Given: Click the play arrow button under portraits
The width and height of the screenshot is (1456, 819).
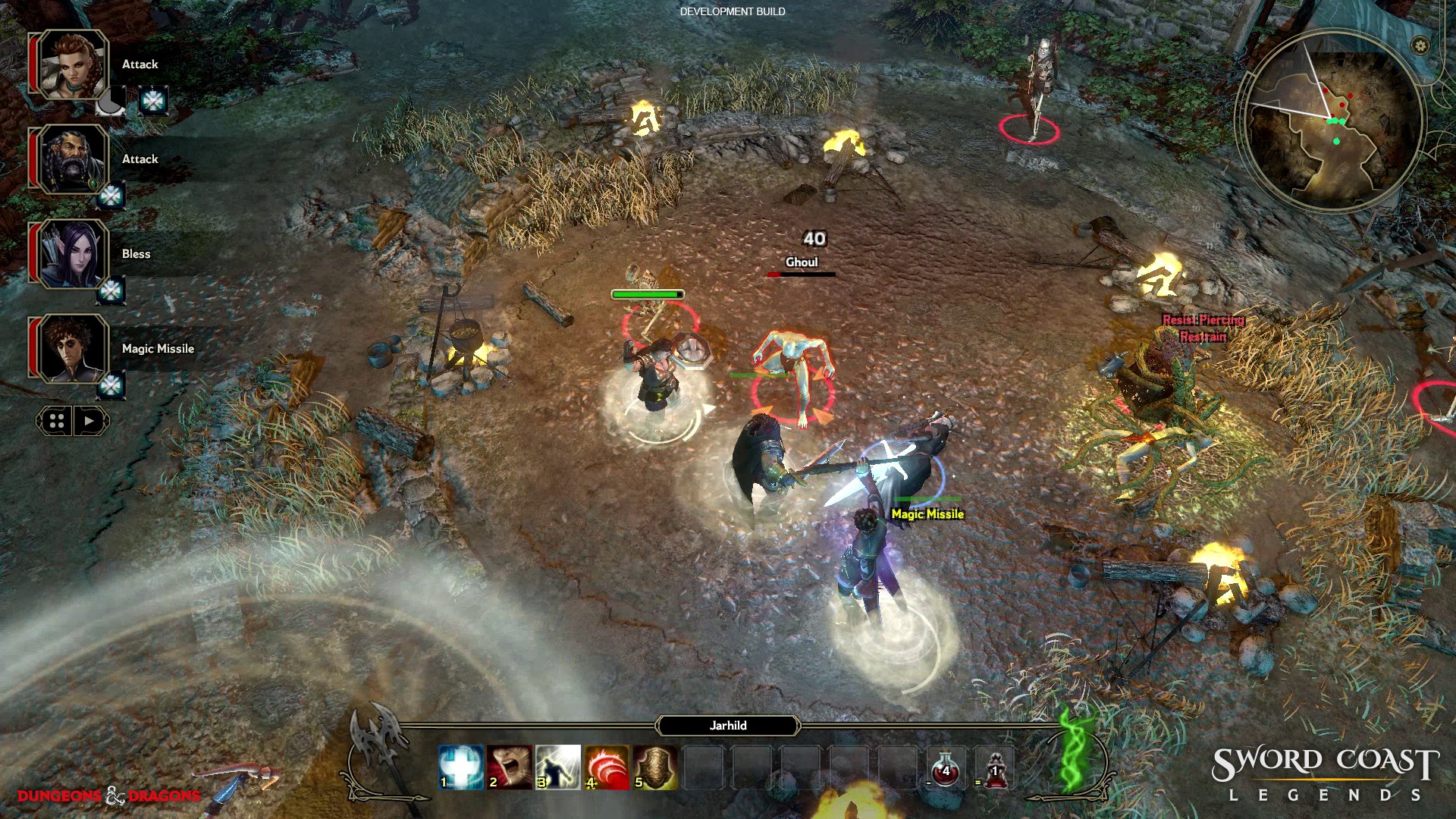Looking at the screenshot, I should [x=90, y=421].
